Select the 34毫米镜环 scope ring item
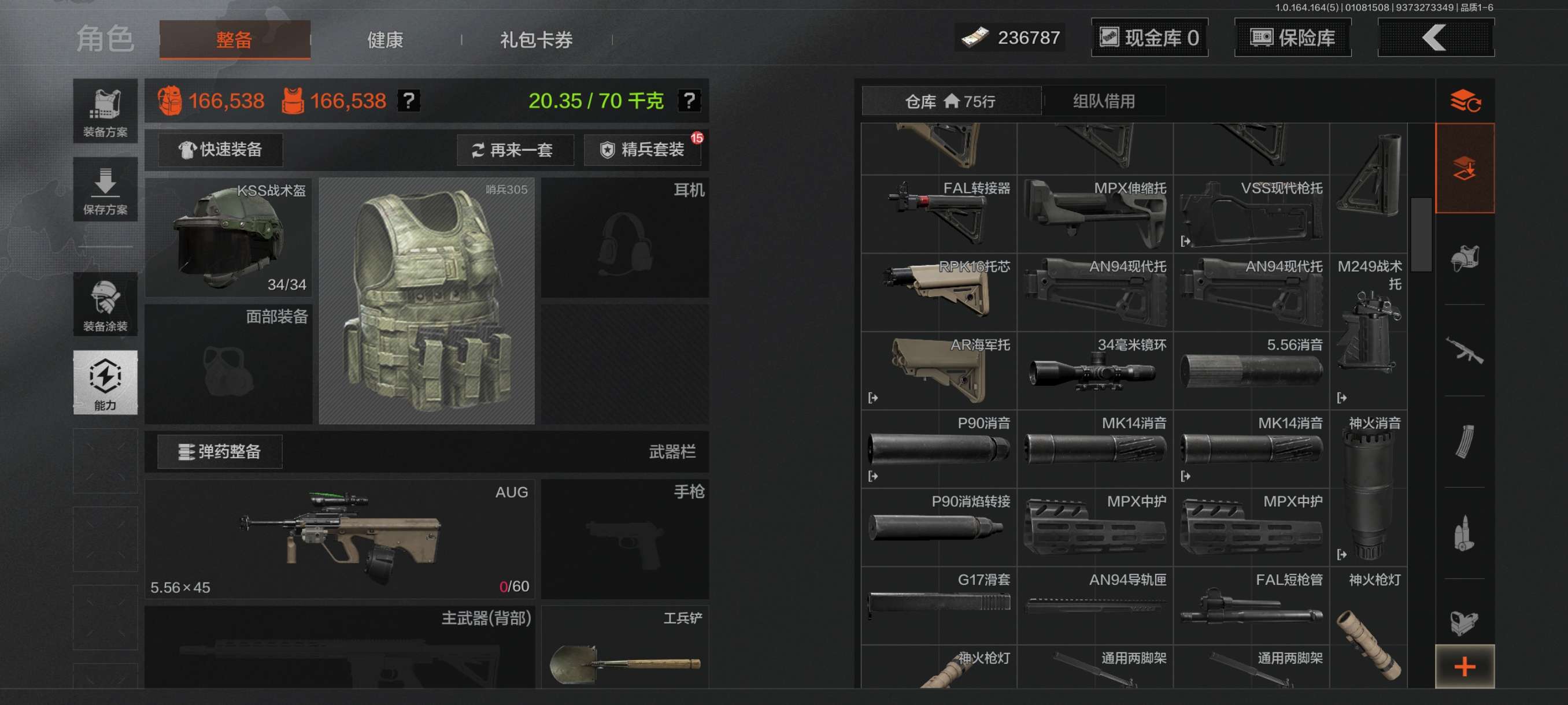The height and width of the screenshot is (705, 1568). tap(1094, 370)
